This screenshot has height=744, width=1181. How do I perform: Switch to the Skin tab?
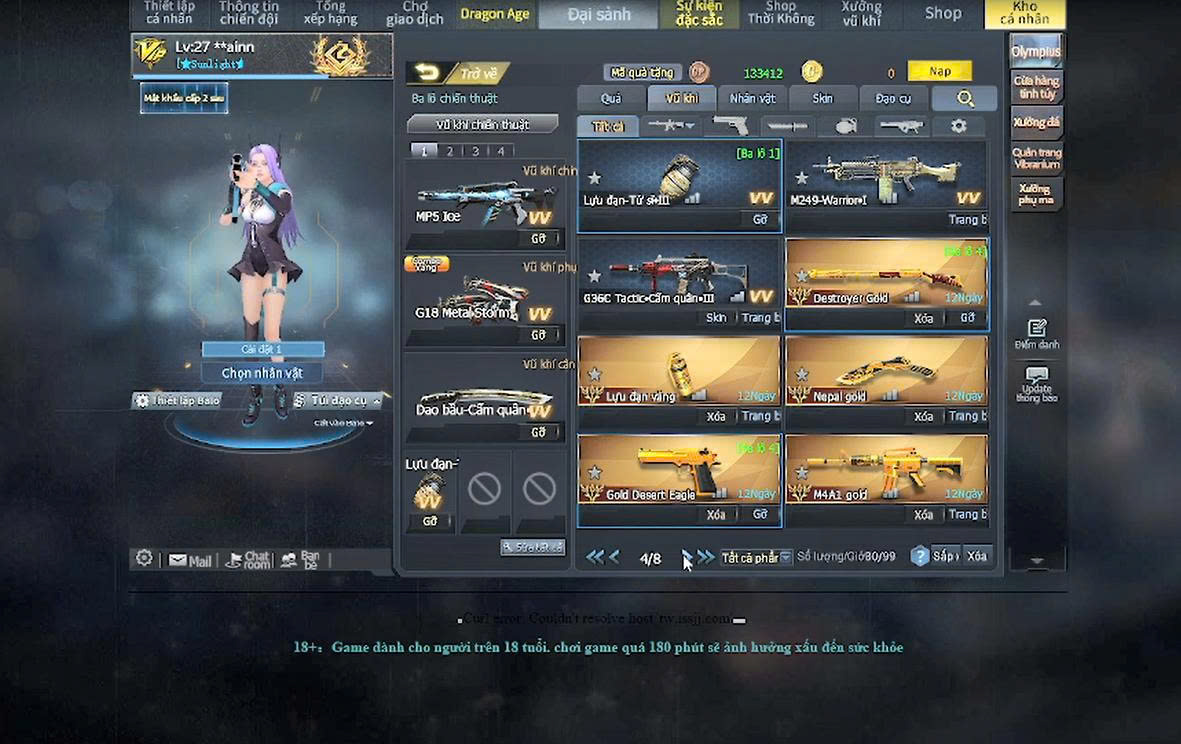click(x=822, y=98)
